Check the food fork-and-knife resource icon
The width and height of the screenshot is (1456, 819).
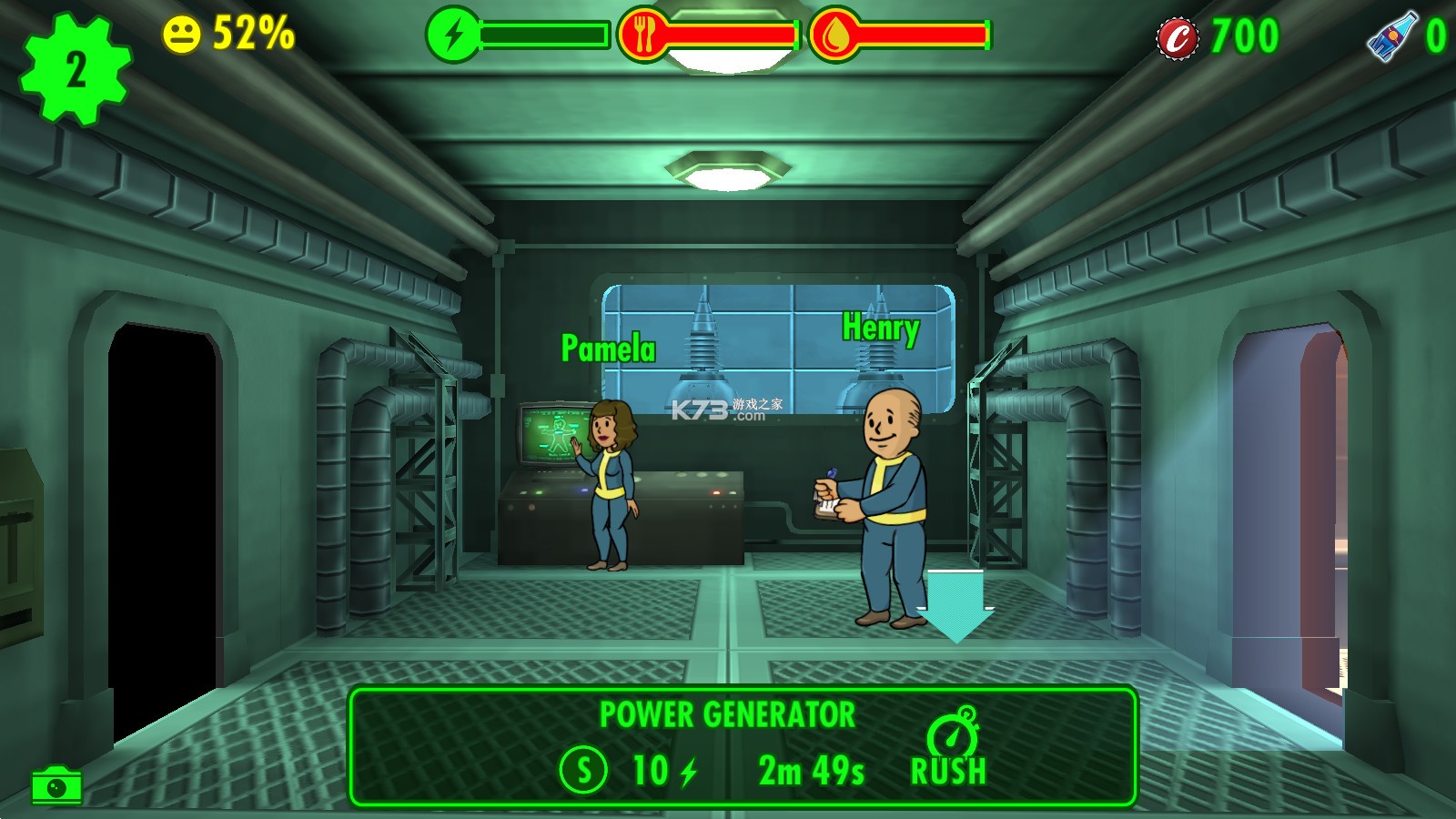[644, 35]
